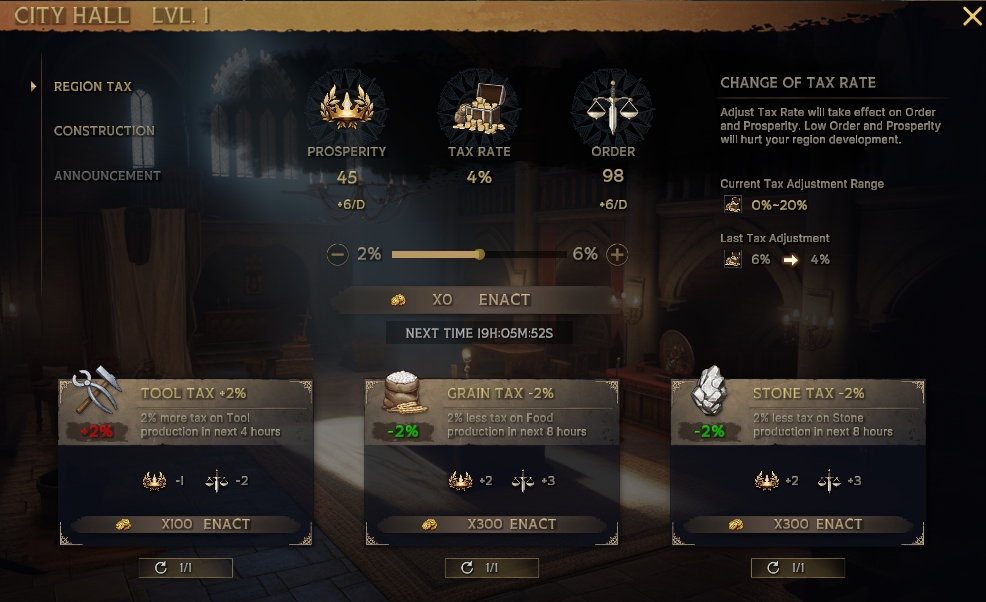Enact the Grain Tax for X300
This screenshot has height=602, width=986.
point(492,524)
